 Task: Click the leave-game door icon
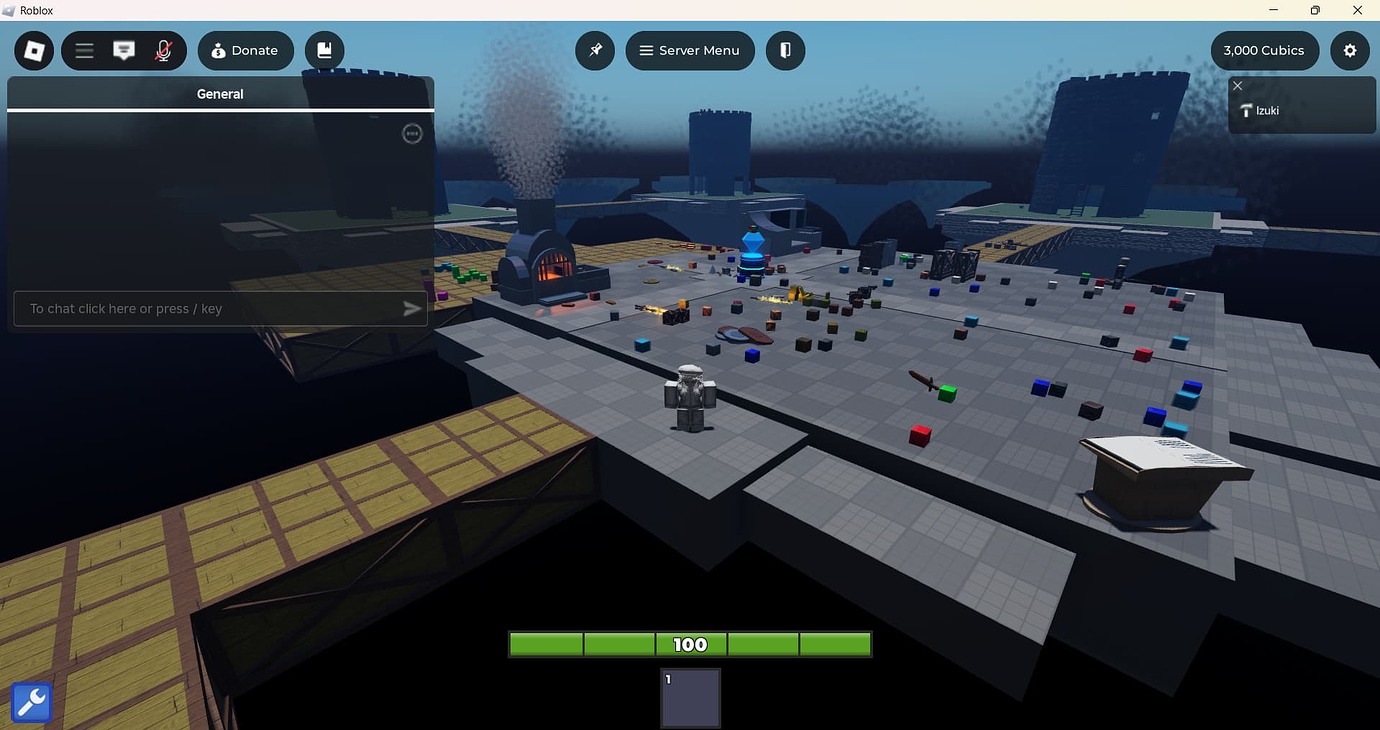coord(786,50)
